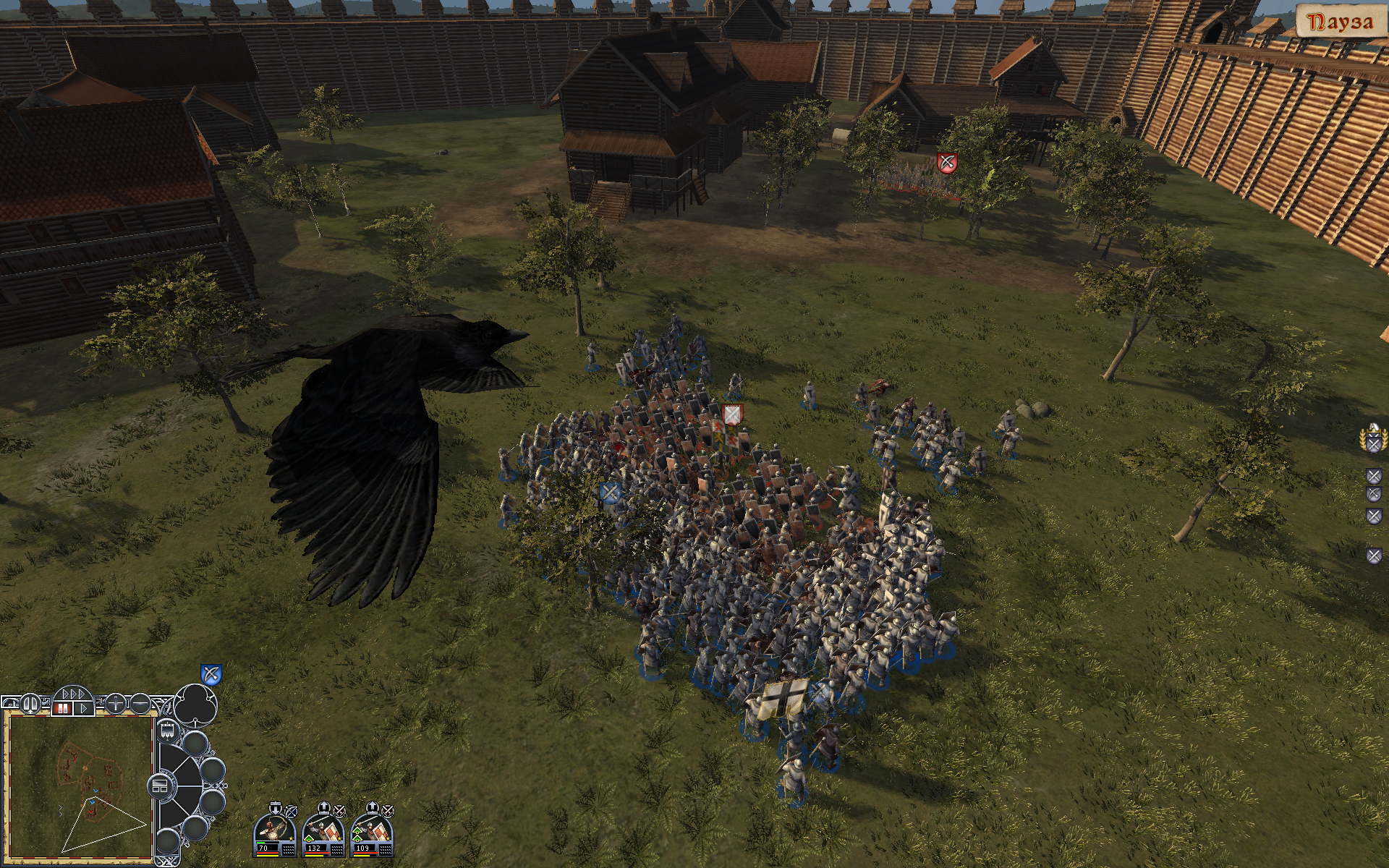
Task: Select the archer unit card with 70 men
Action: (x=275, y=830)
